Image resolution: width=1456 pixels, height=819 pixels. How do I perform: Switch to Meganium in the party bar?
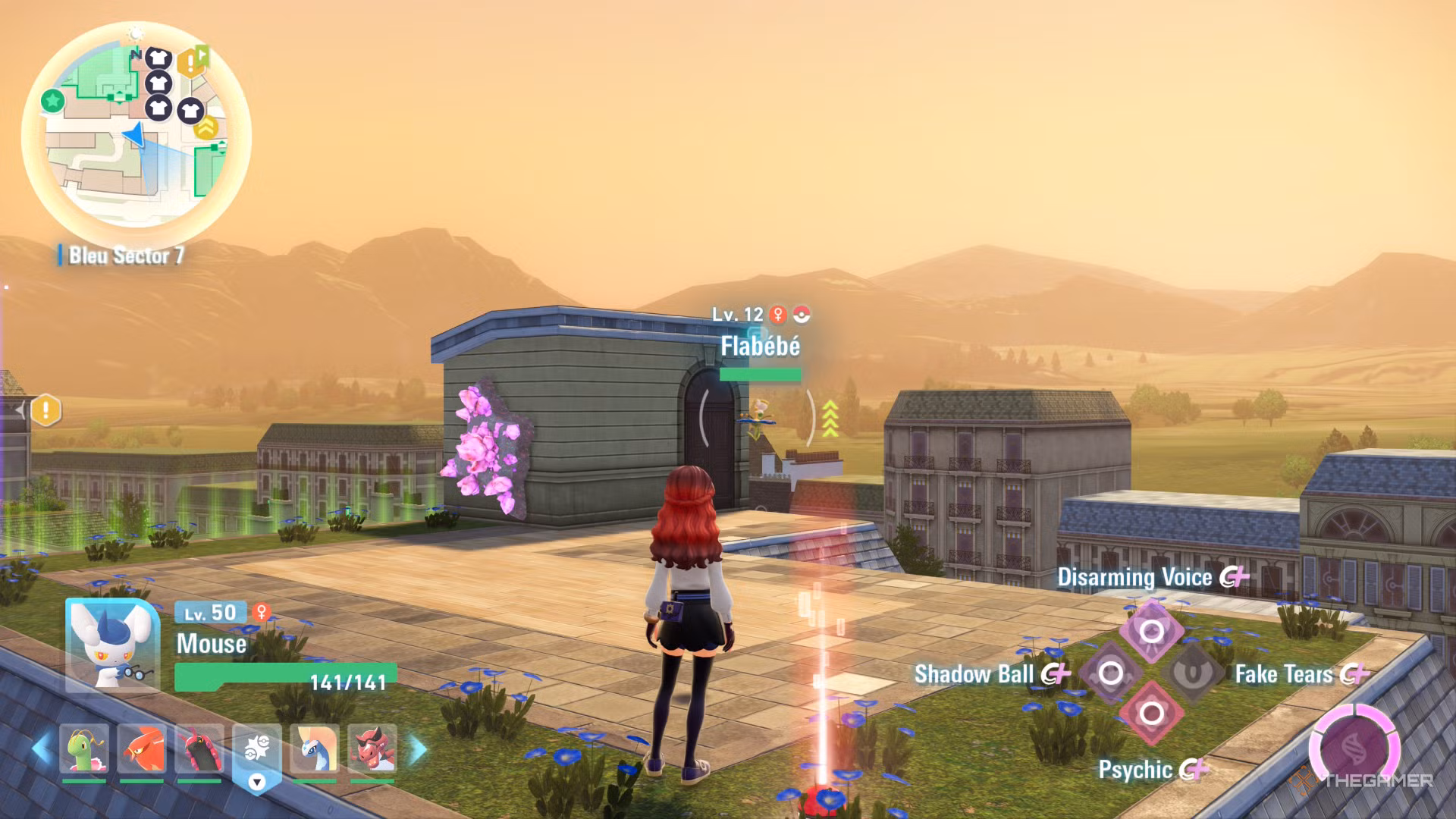(x=83, y=749)
